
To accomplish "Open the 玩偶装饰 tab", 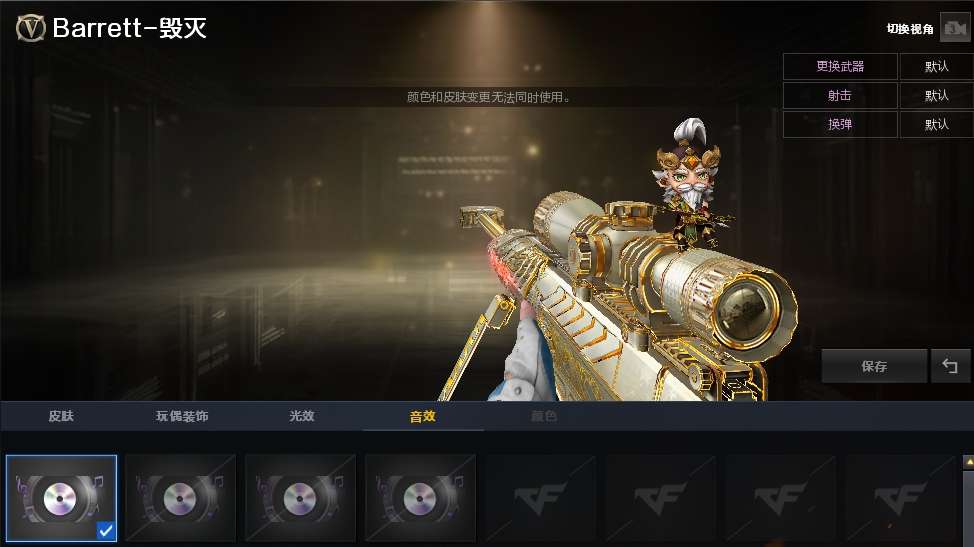I will click(x=182, y=416).
